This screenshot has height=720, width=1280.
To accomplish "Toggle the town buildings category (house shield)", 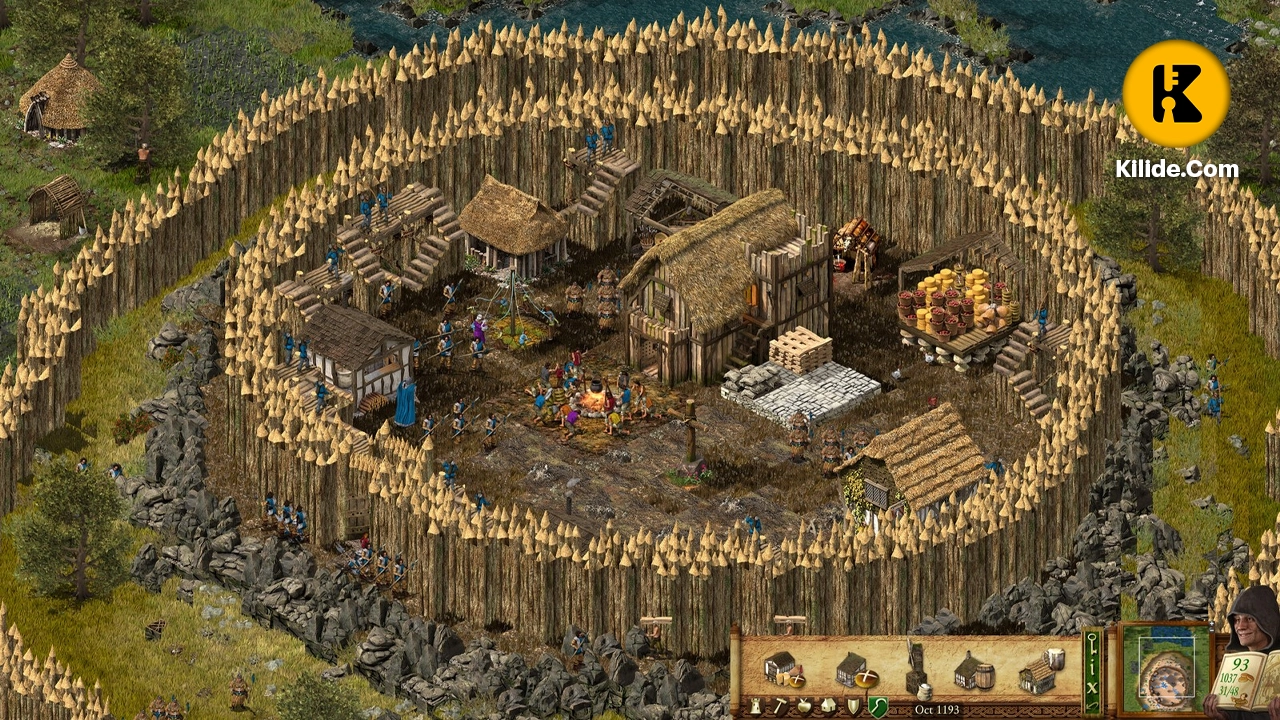I will click(x=826, y=705).
